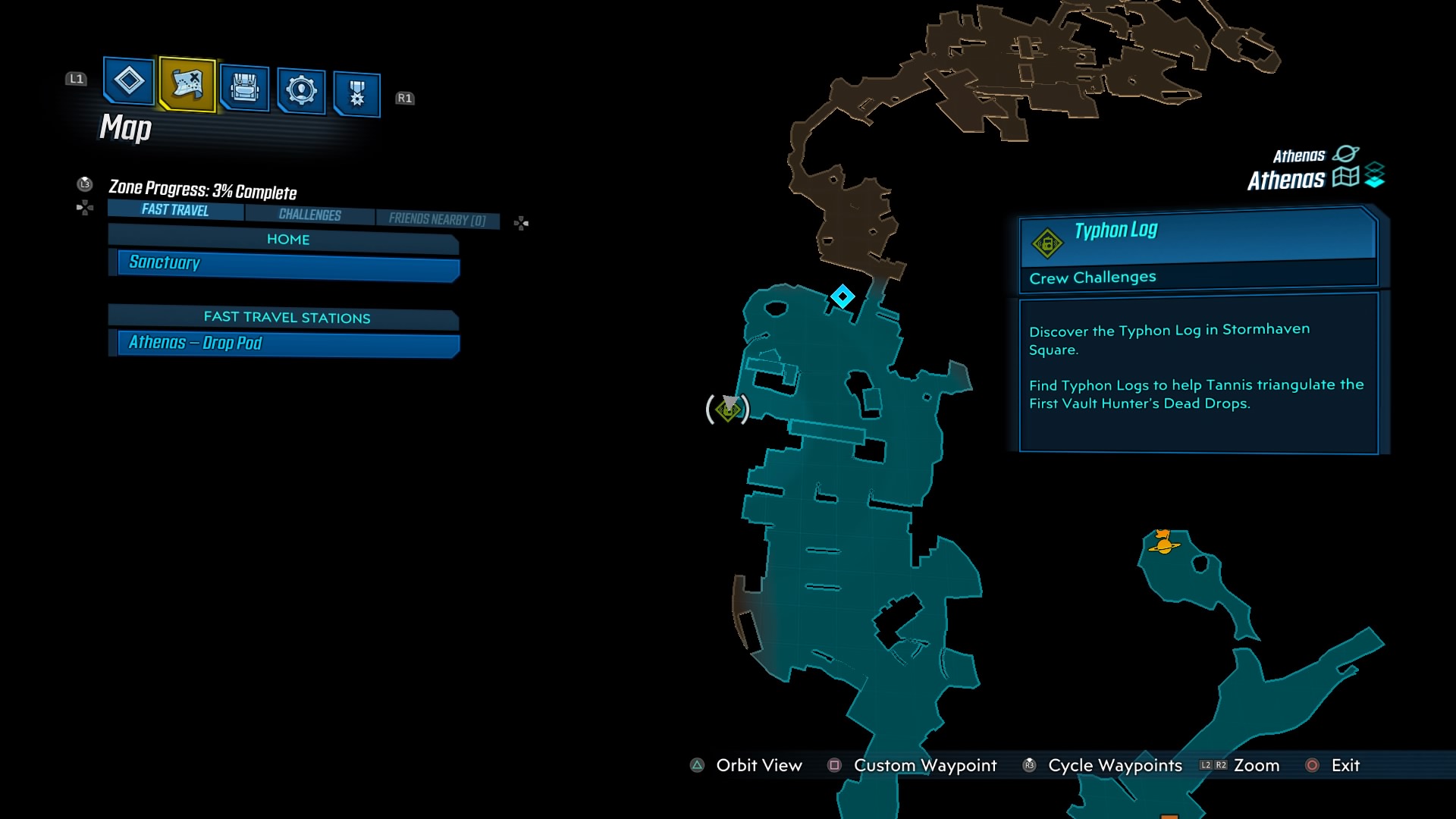The width and height of the screenshot is (1456, 819).
Task: Click the cyan diamond objective marker
Action: [x=843, y=297]
